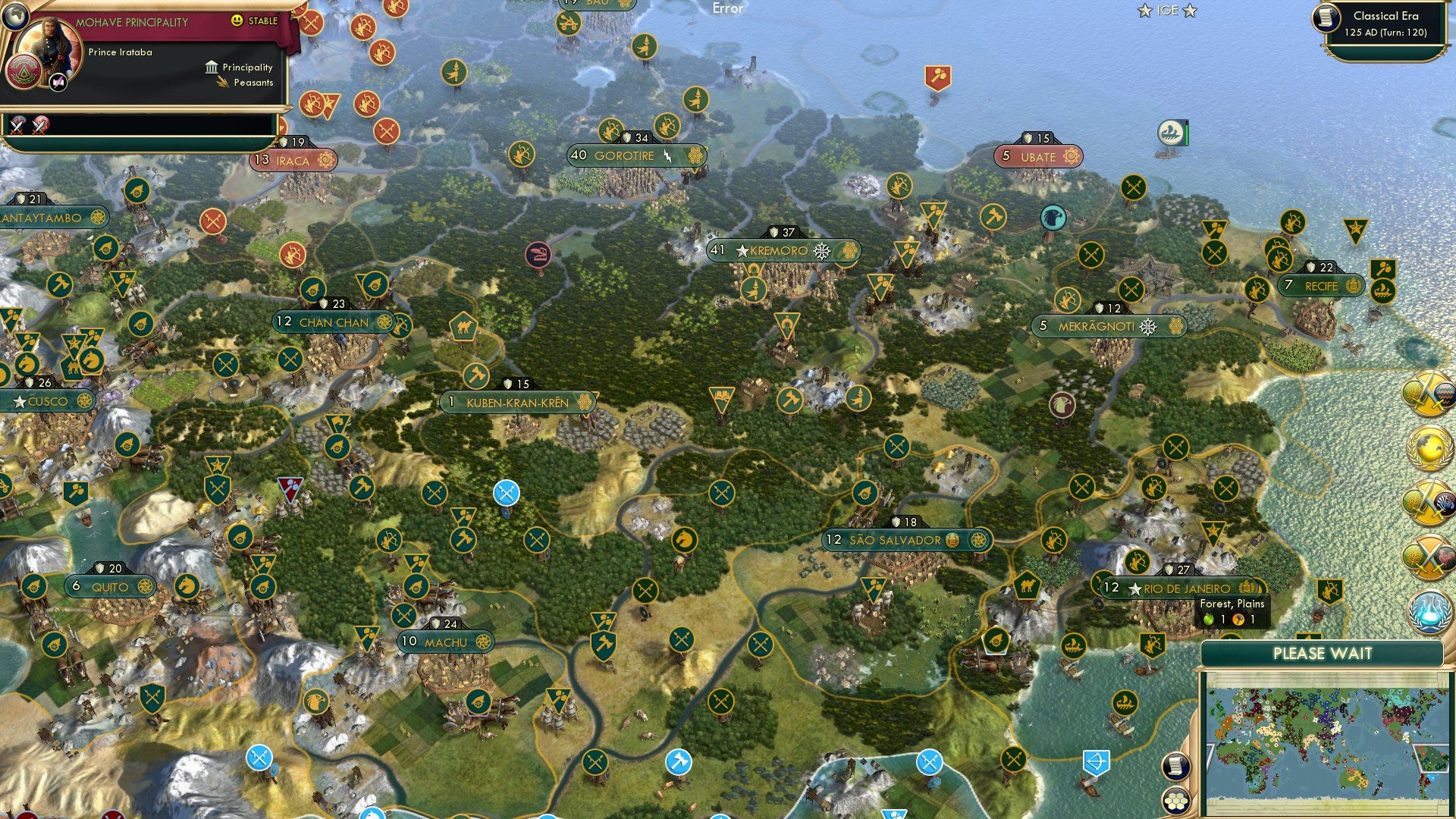Image resolution: width=1456 pixels, height=819 pixels.
Task: Click the puppet icon next to São Salvador
Action: pos(952,540)
